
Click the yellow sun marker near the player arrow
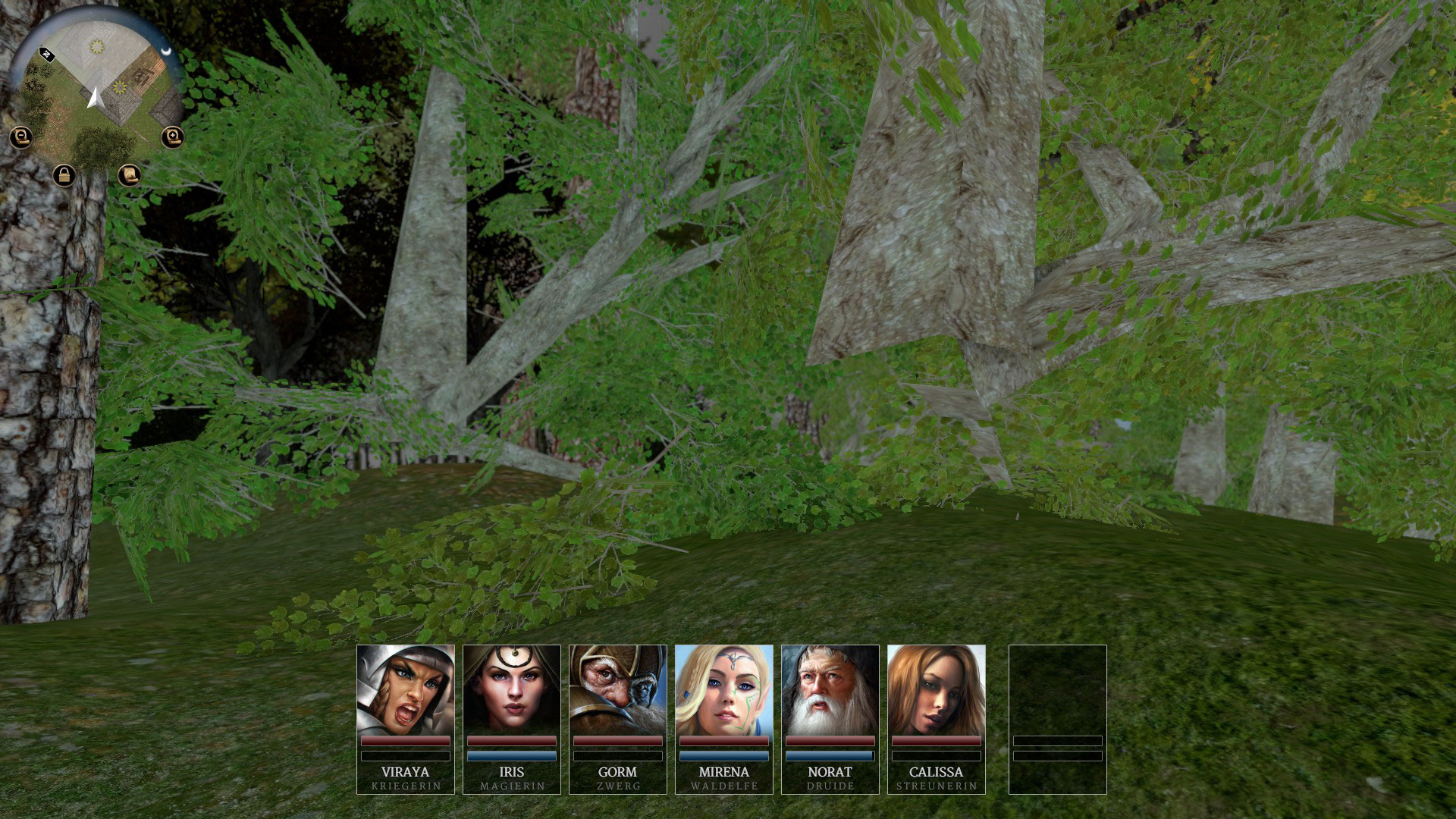(118, 89)
